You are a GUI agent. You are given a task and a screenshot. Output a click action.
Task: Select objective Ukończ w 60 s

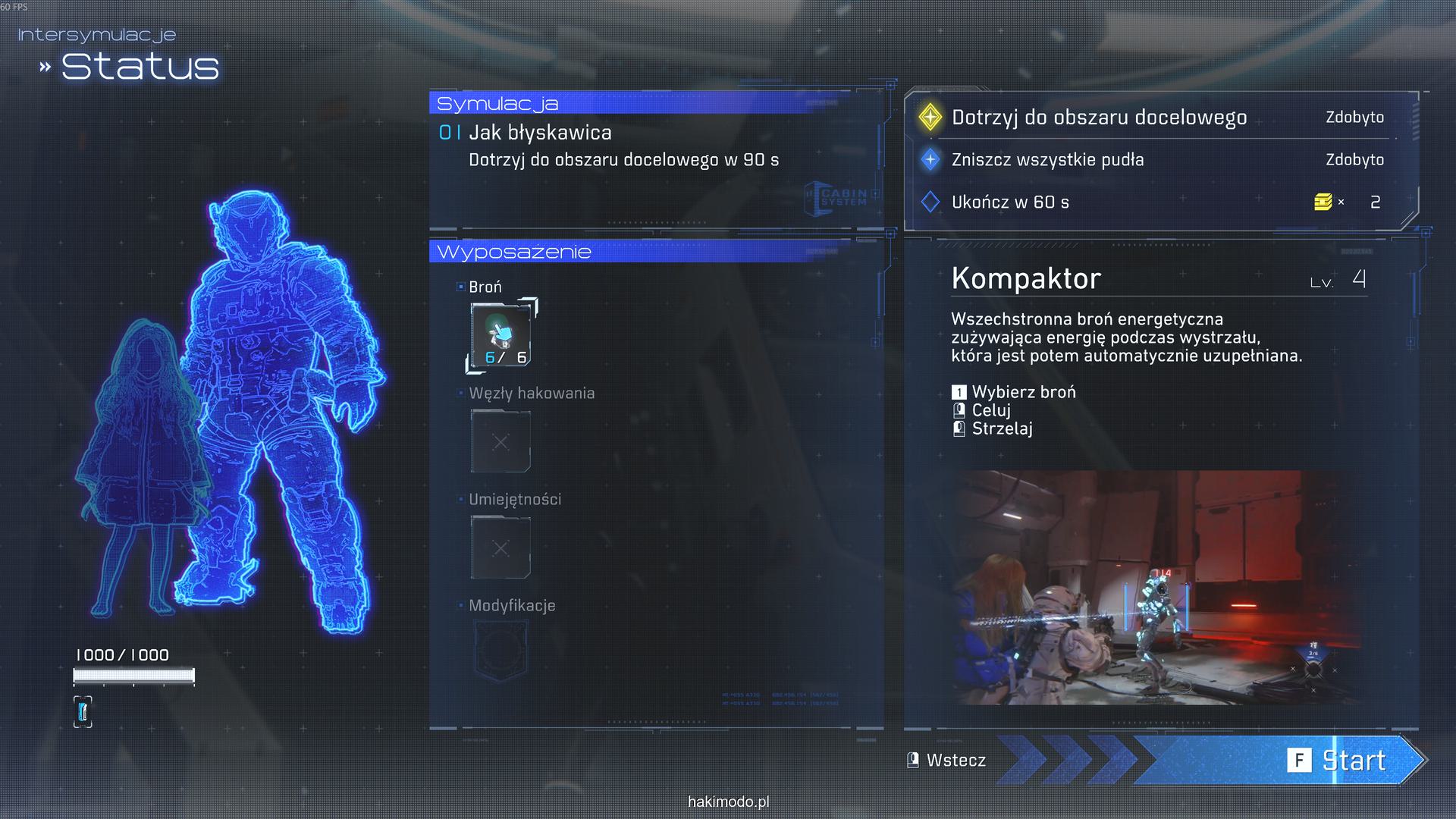(1010, 202)
